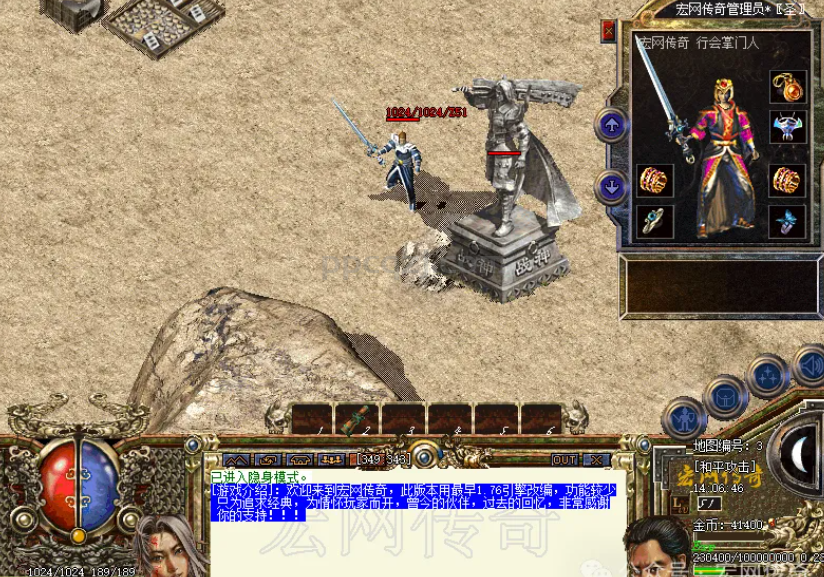Image resolution: width=824 pixels, height=577 pixels.
Task: Open the round character-figure menu button
Action: pos(684,418)
